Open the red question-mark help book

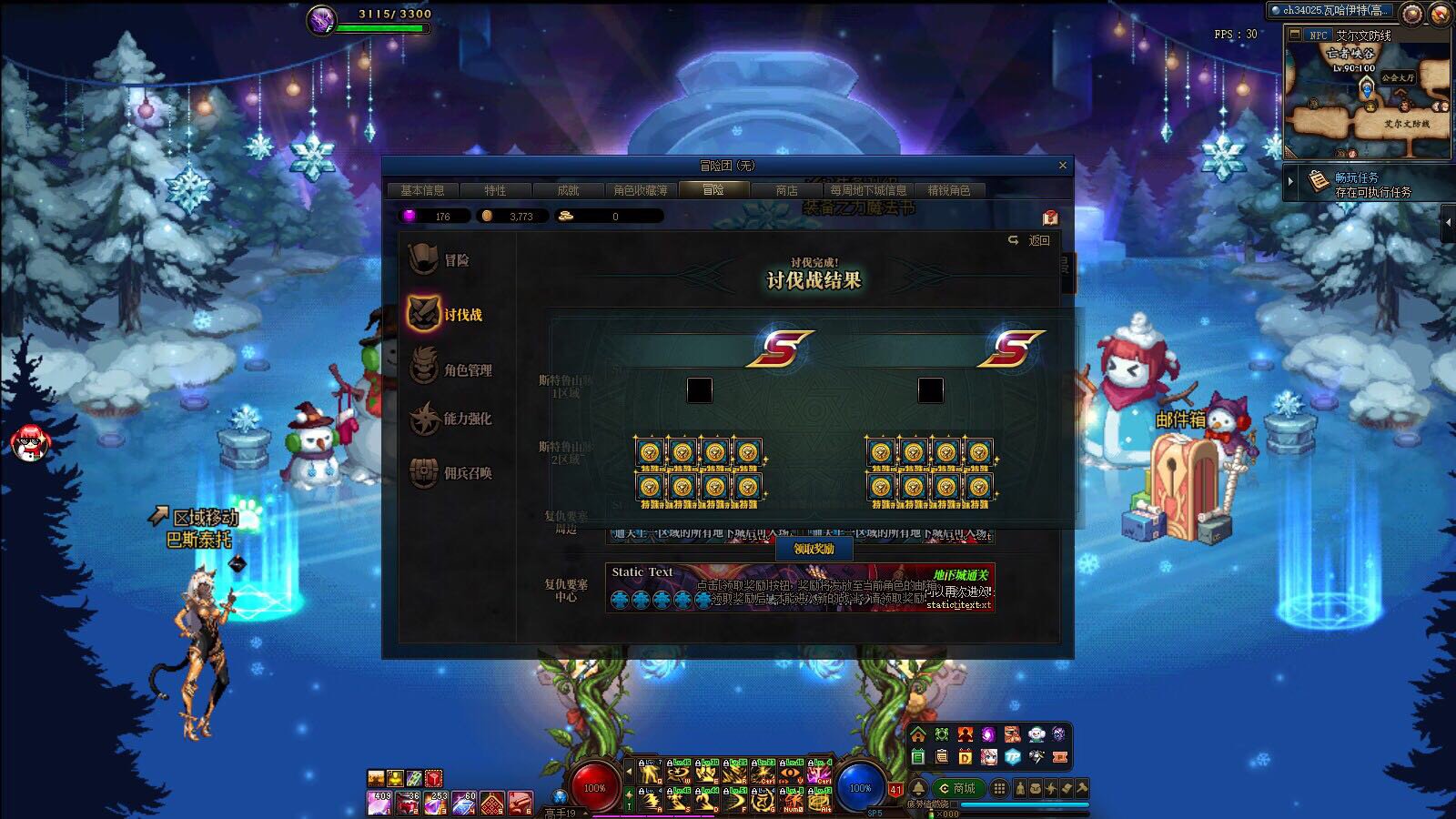1050,217
